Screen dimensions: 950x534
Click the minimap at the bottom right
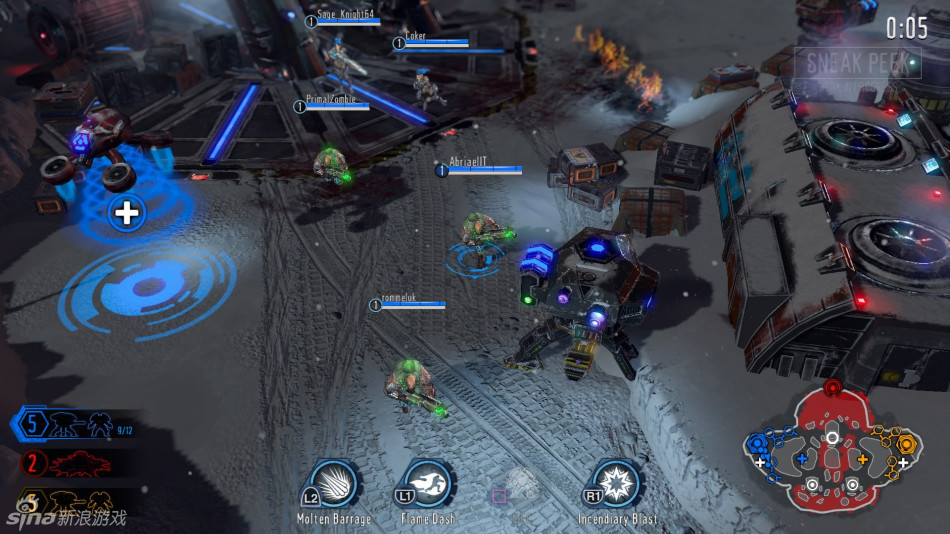coord(832,448)
